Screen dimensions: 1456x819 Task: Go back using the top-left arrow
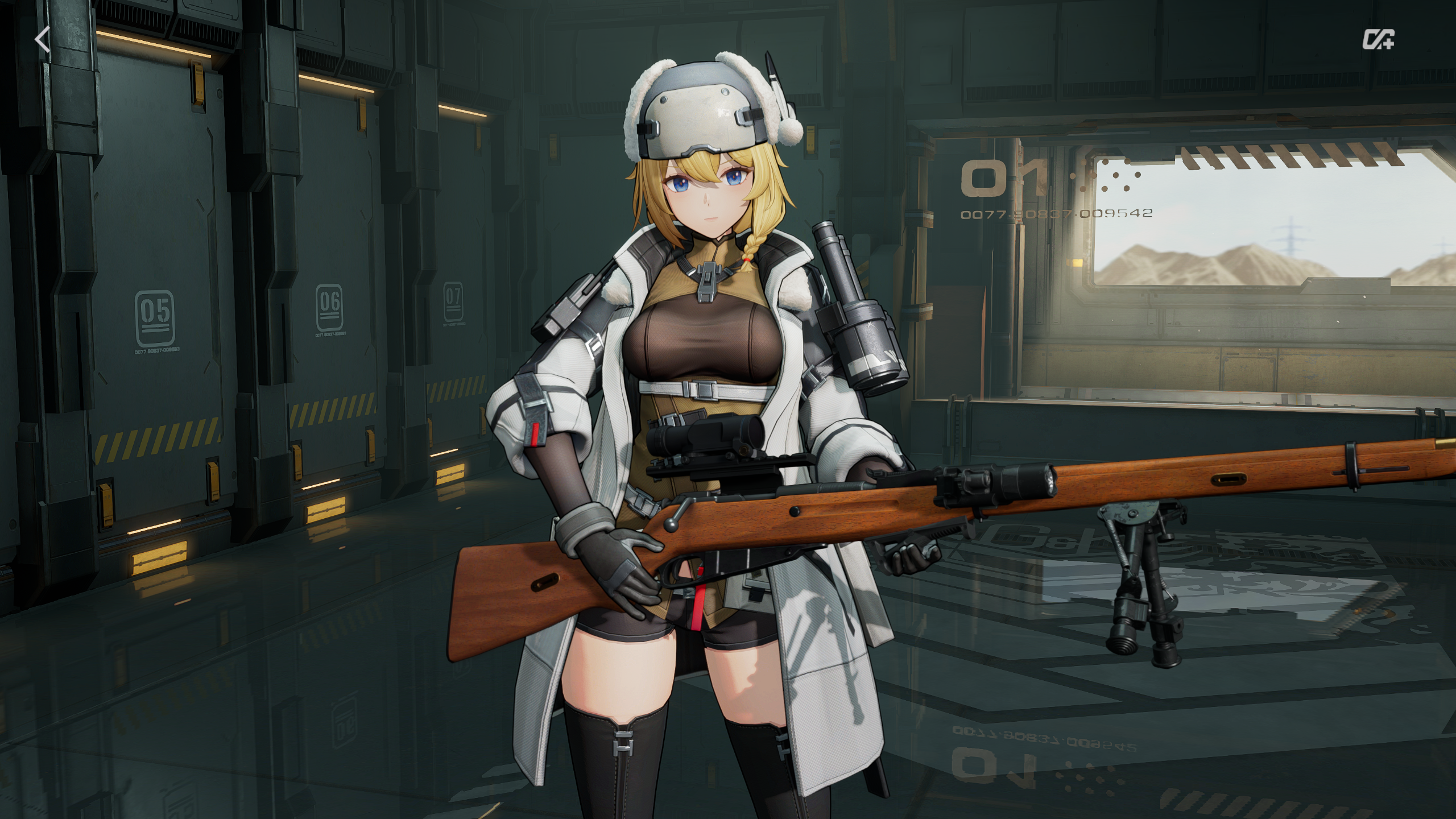click(x=42, y=40)
